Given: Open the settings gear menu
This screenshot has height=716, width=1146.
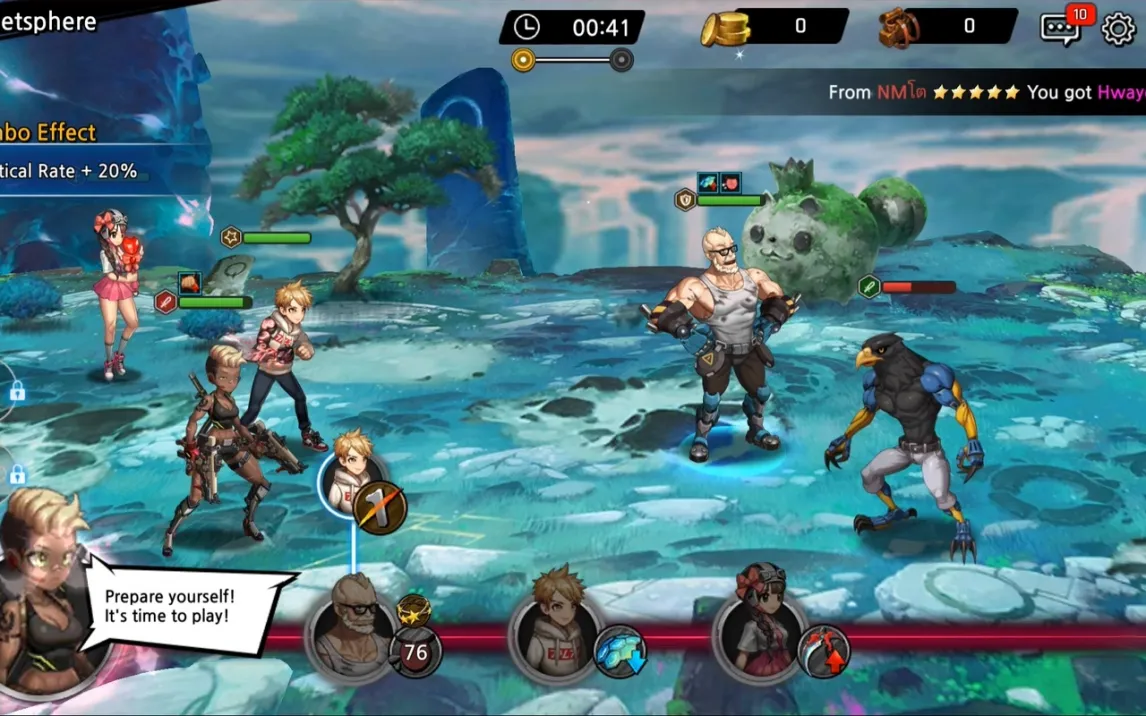Looking at the screenshot, I should tap(1118, 29).
